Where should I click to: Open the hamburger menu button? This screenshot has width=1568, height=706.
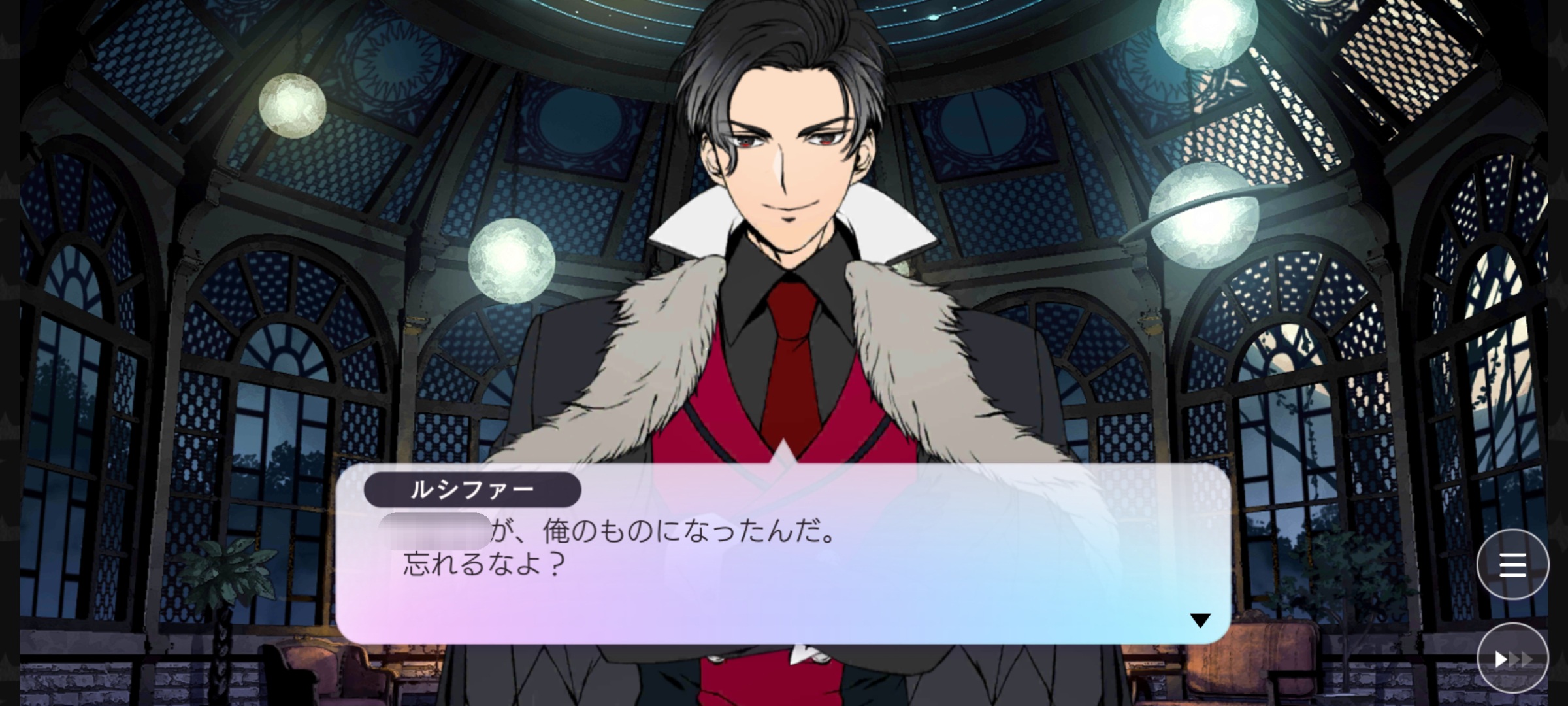coord(1512,565)
